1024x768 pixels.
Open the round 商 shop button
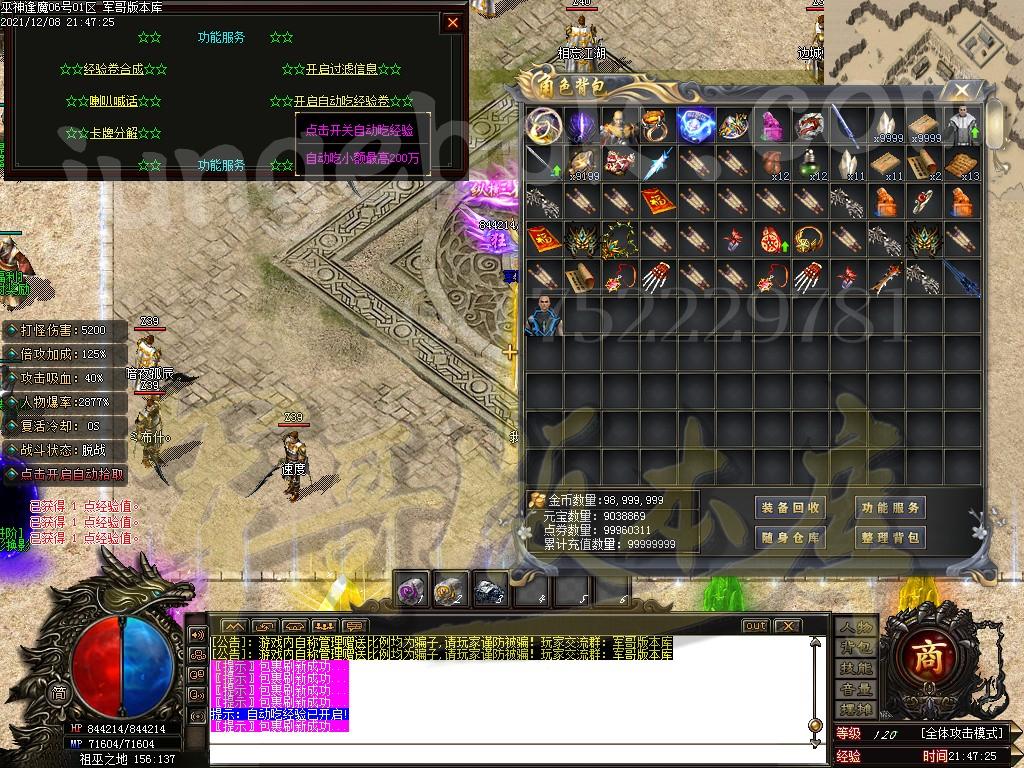click(x=939, y=655)
